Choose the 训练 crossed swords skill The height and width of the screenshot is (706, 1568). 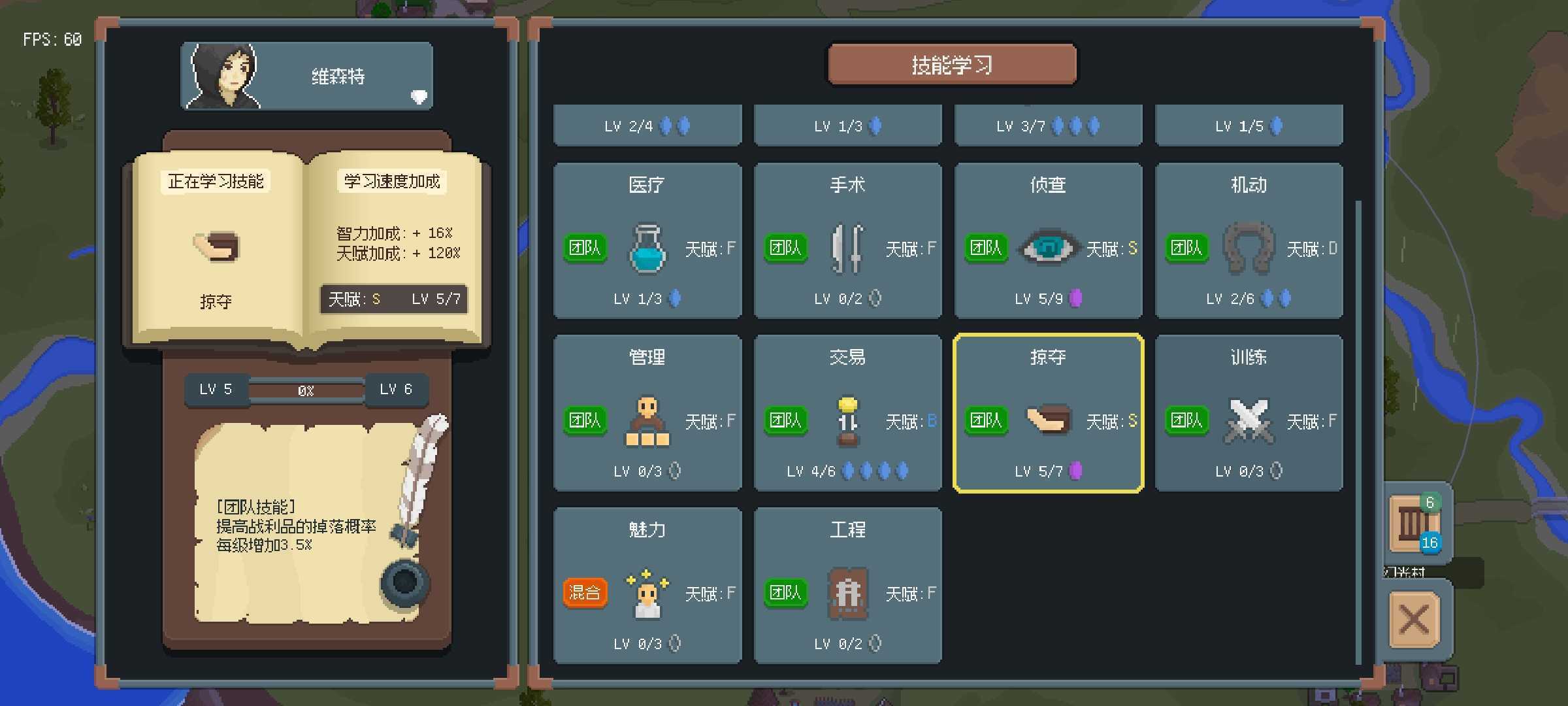coord(1249,413)
